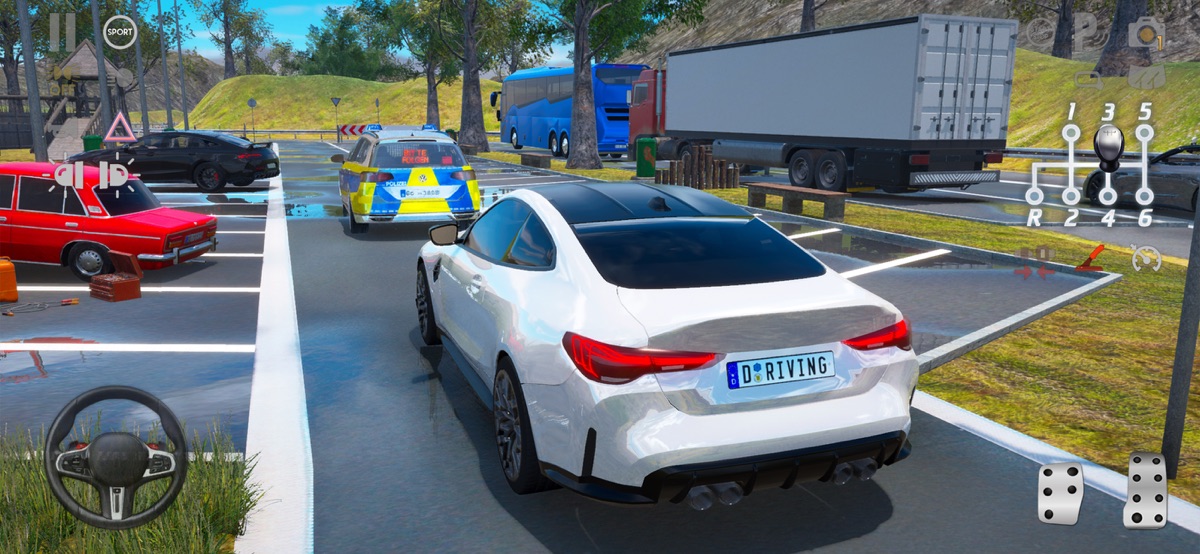
Task: Engage the red handbrake lever
Action: [x=1090, y=258]
